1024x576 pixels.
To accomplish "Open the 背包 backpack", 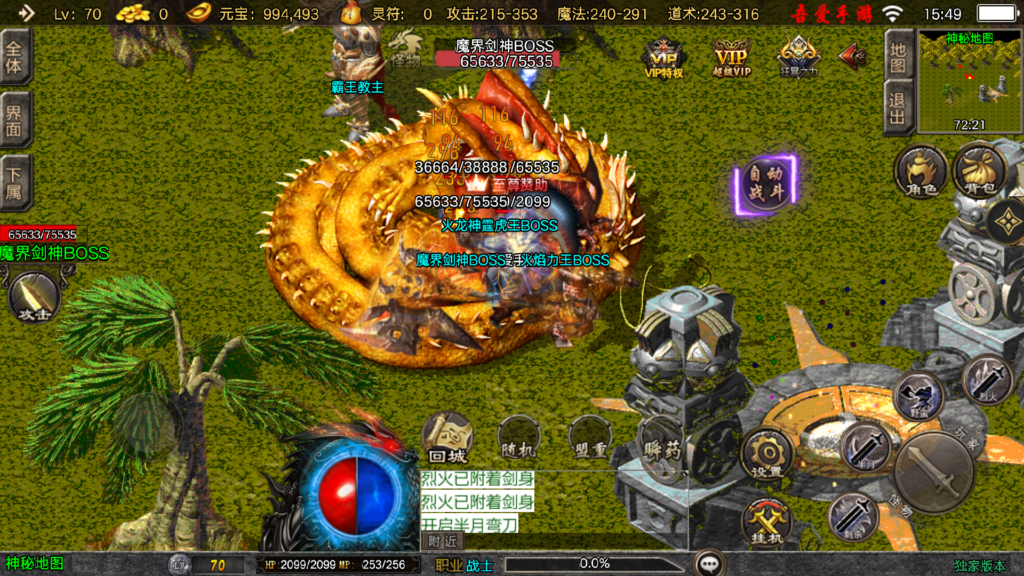I will point(978,172).
